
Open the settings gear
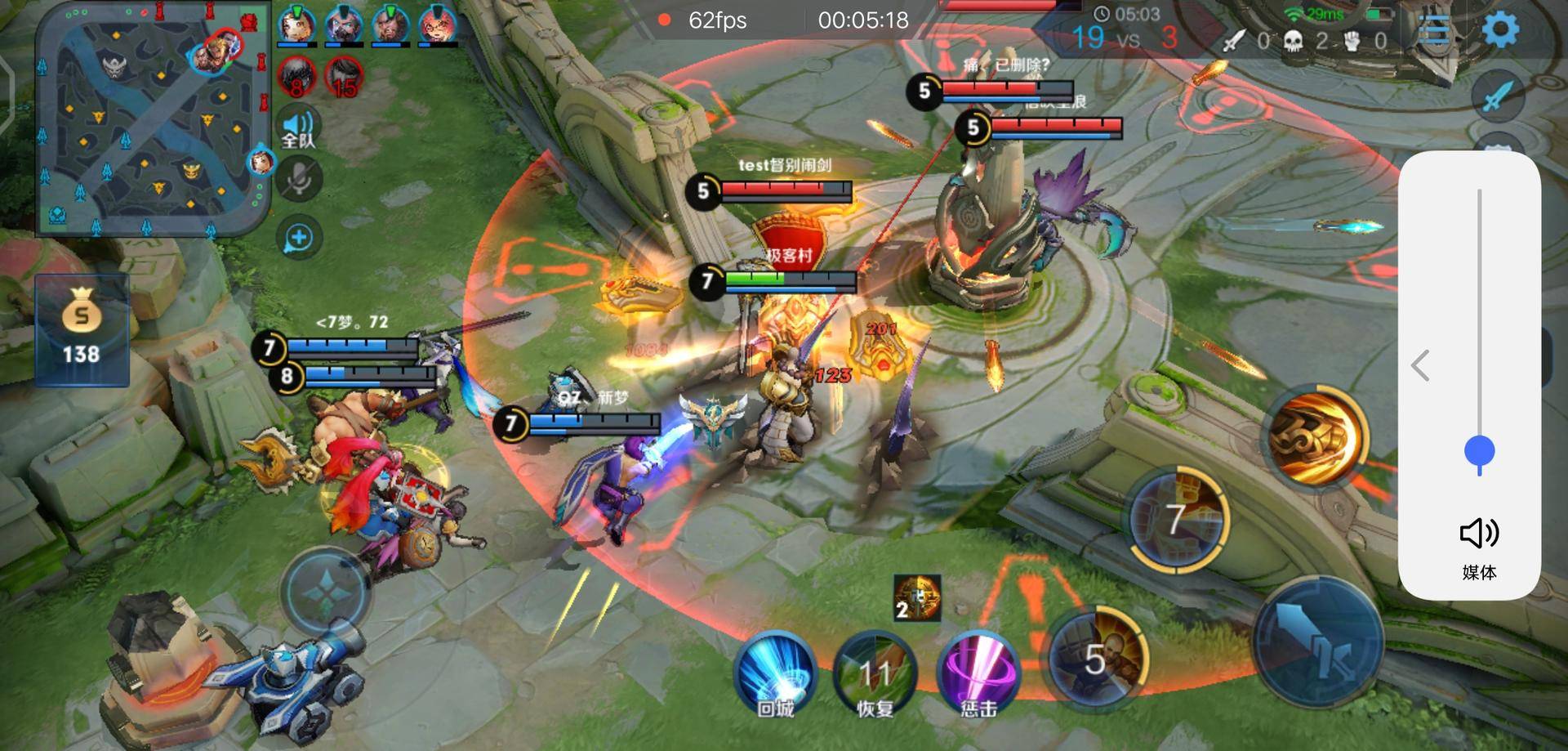[1499, 30]
